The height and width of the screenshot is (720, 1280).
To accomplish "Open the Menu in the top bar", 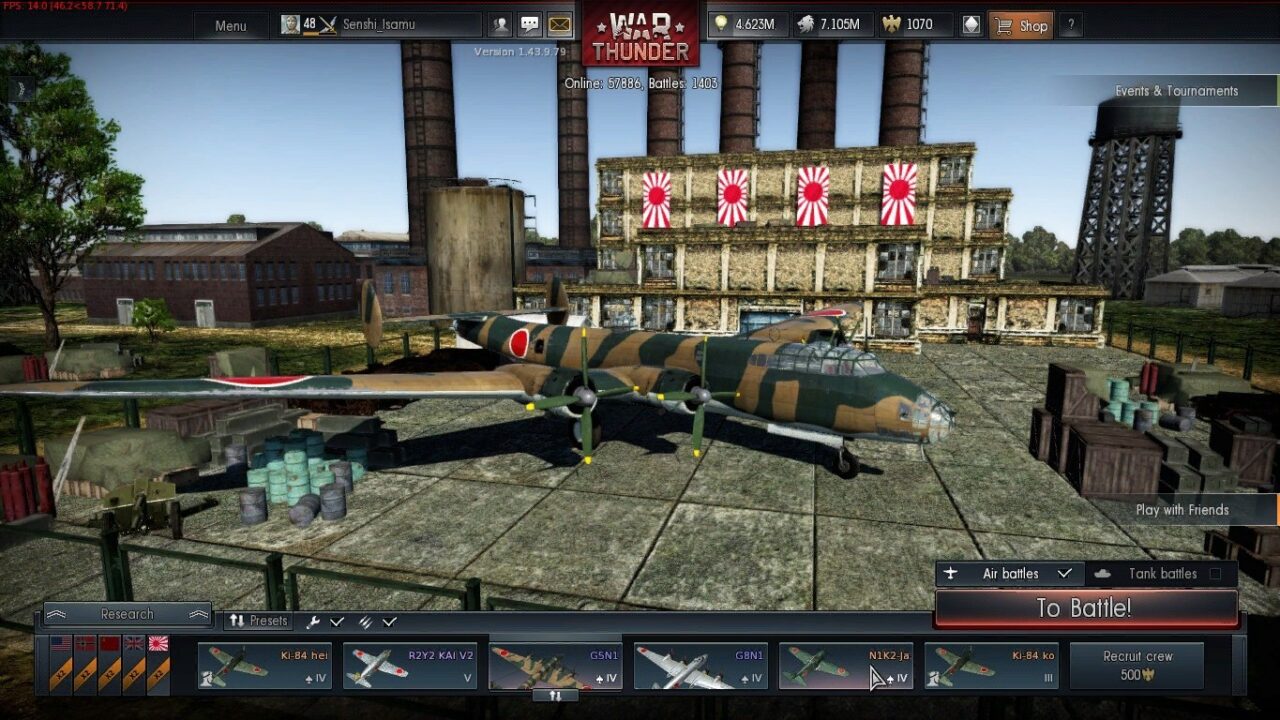I will pyautogui.click(x=230, y=25).
